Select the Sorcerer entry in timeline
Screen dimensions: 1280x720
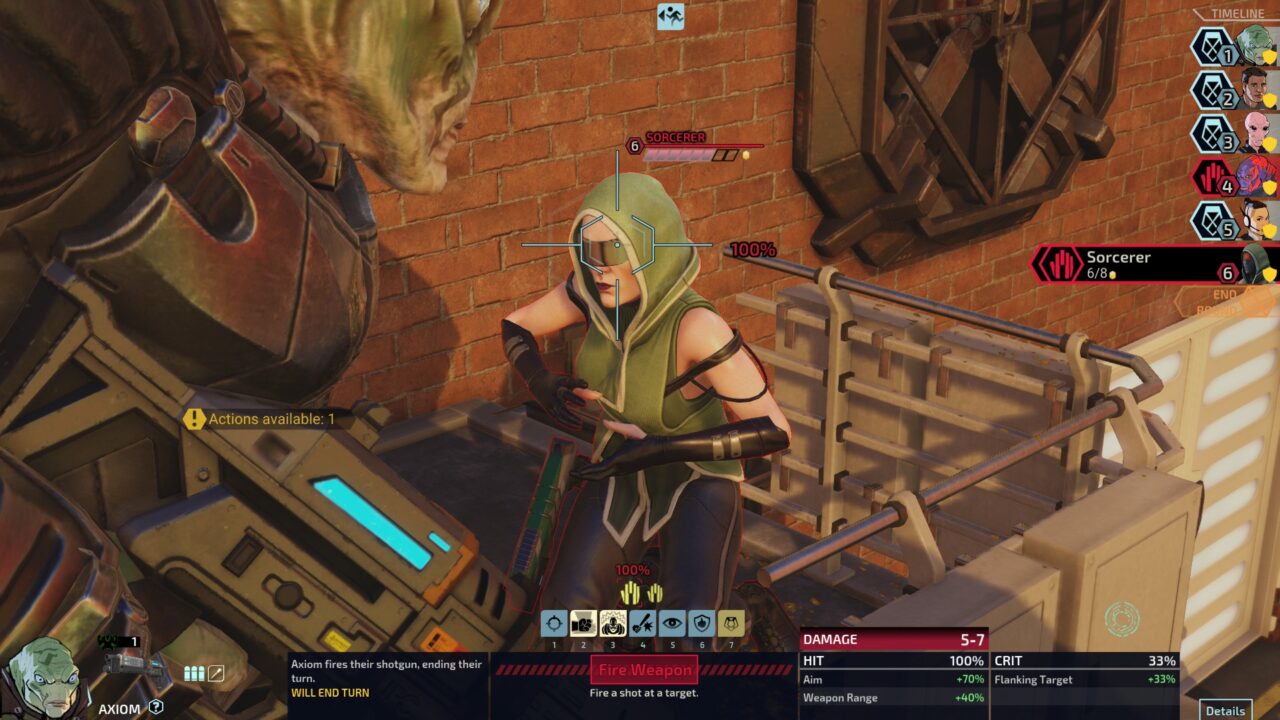[1150, 264]
